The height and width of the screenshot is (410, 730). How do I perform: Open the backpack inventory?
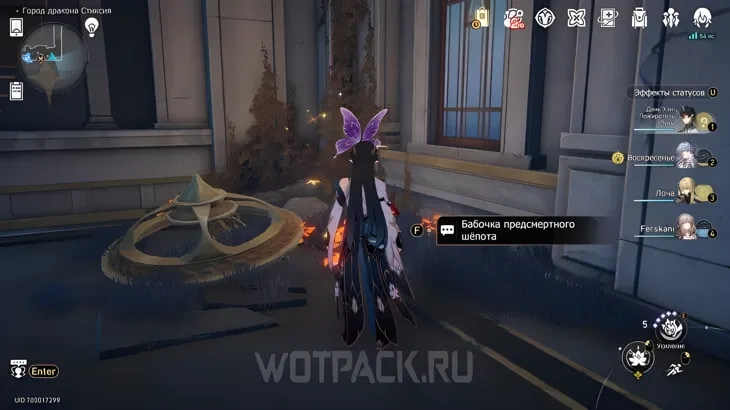click(639, 18)
